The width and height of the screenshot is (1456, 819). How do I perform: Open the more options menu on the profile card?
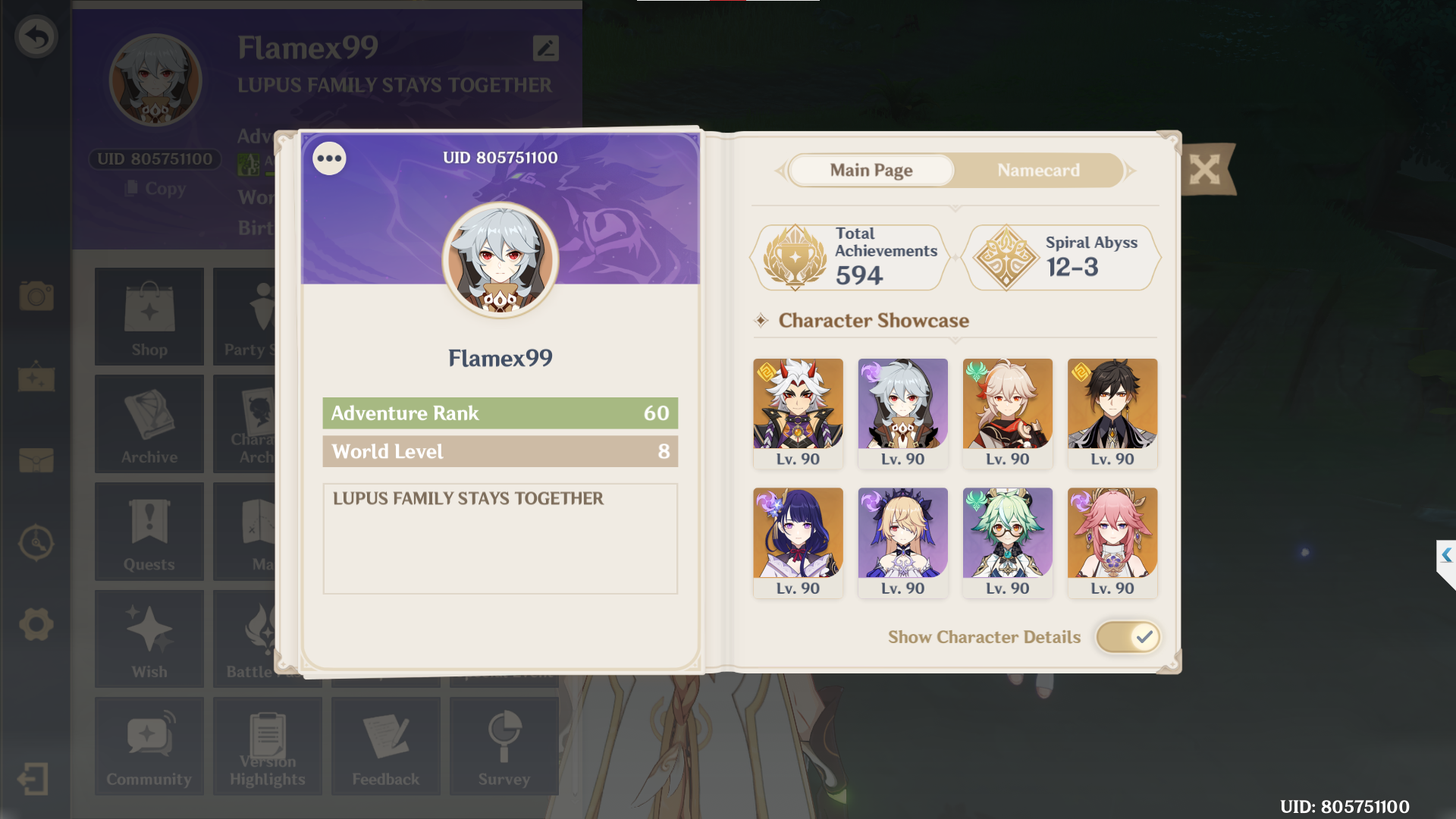[329, 158]
